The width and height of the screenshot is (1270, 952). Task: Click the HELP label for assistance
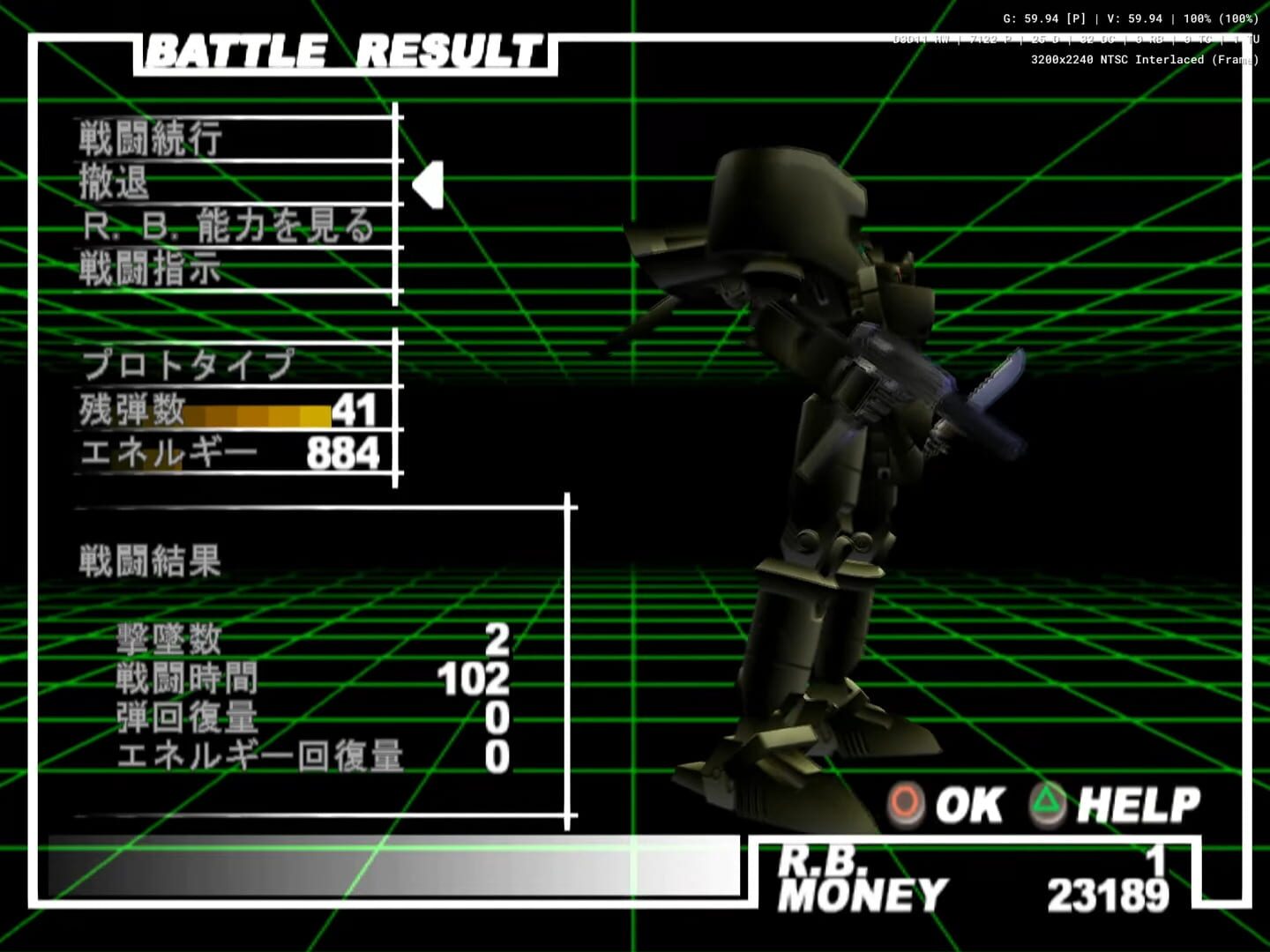[1142, 803]
